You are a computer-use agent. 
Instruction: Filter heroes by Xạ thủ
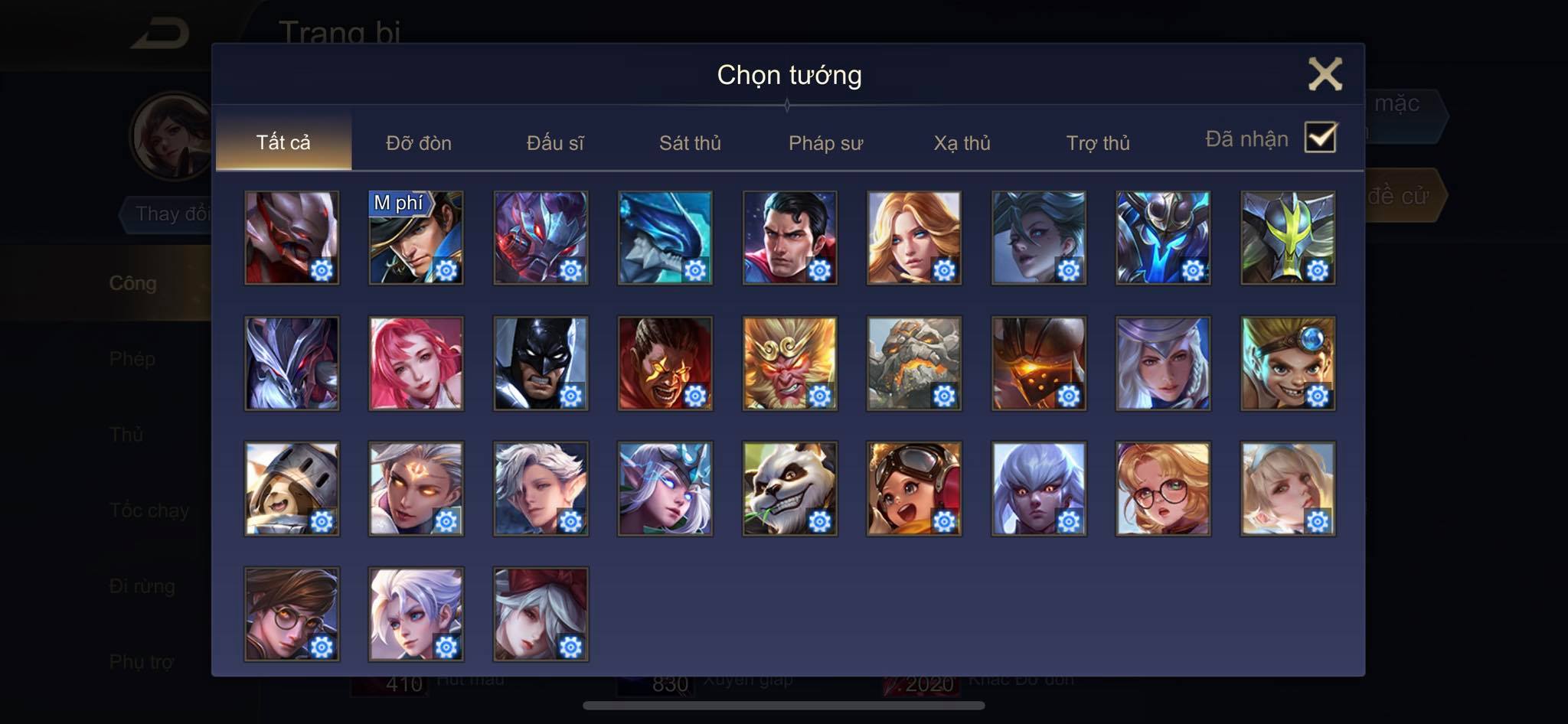pos(962,143)
